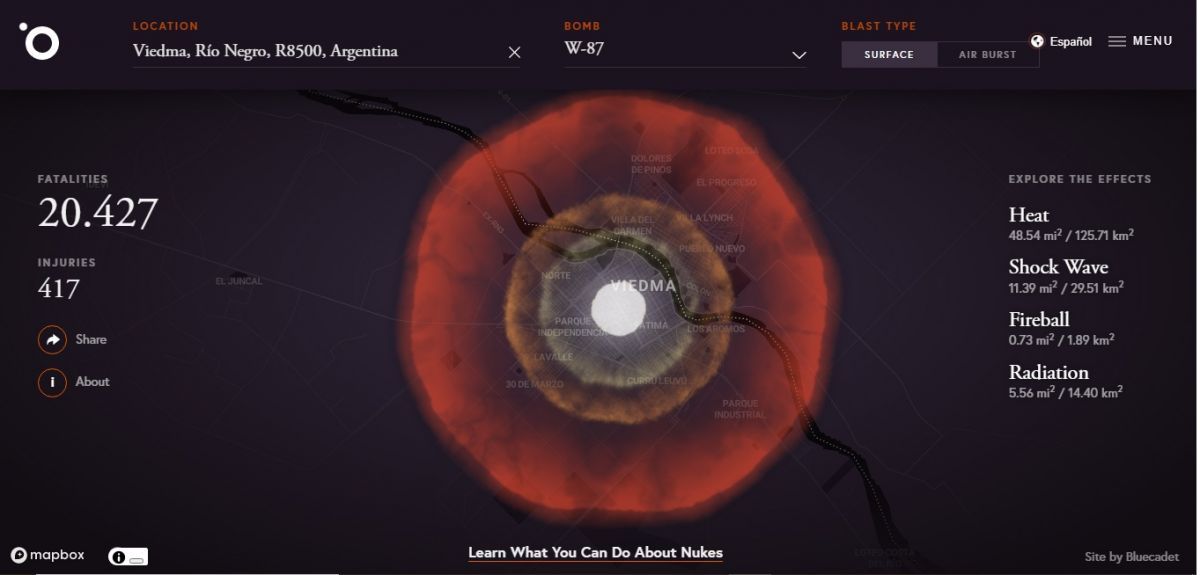This screenshot has width=1200, height=575.
Task: Click the circular site logo
Action: tap(40, 41)
